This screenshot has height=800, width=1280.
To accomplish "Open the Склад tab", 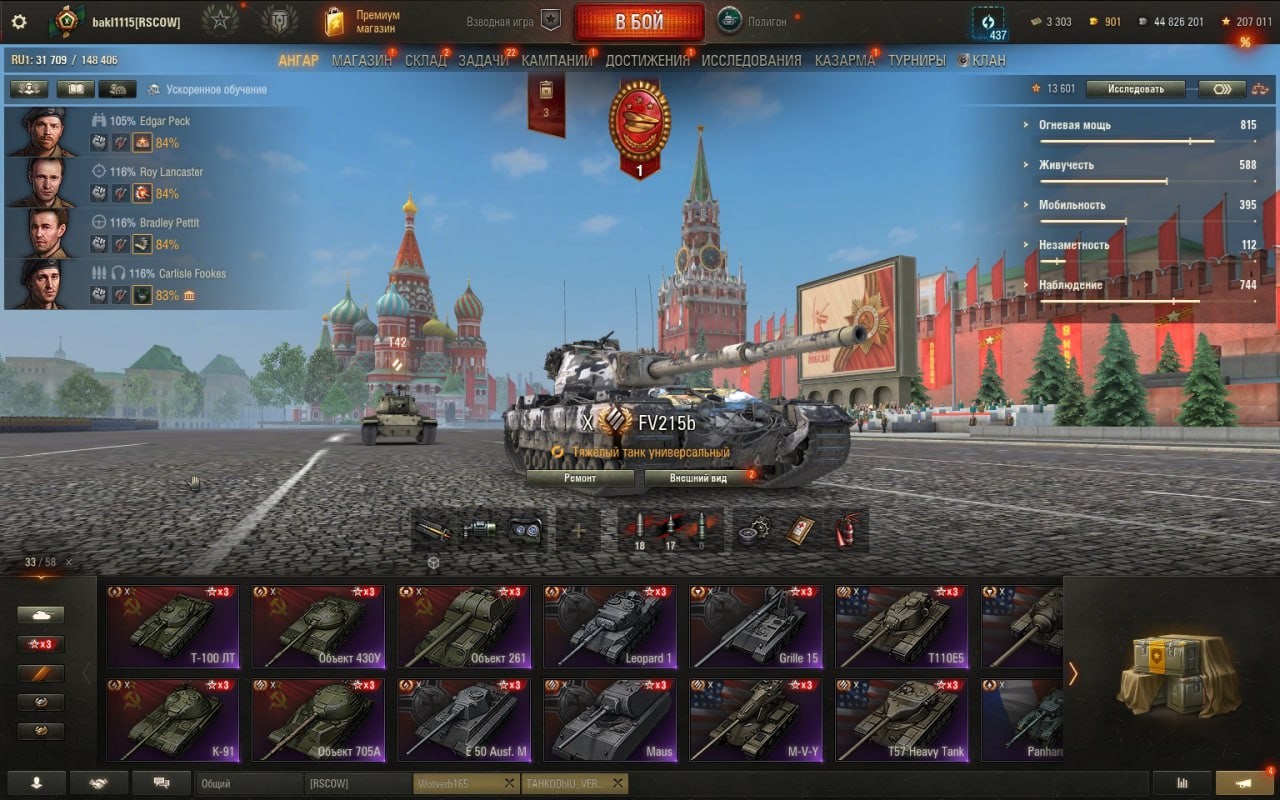I will 425,60.
